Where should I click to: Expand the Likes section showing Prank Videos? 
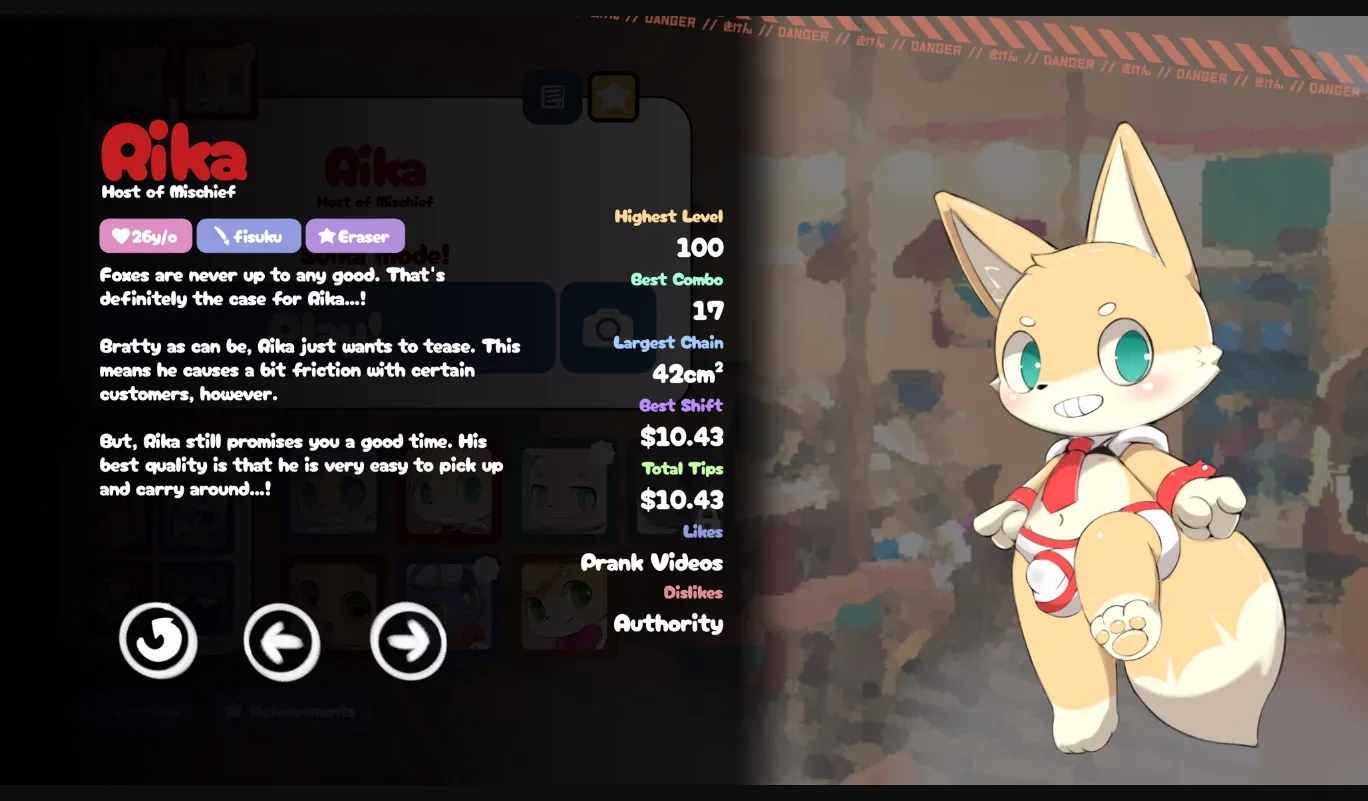click(x=703, y=531)
